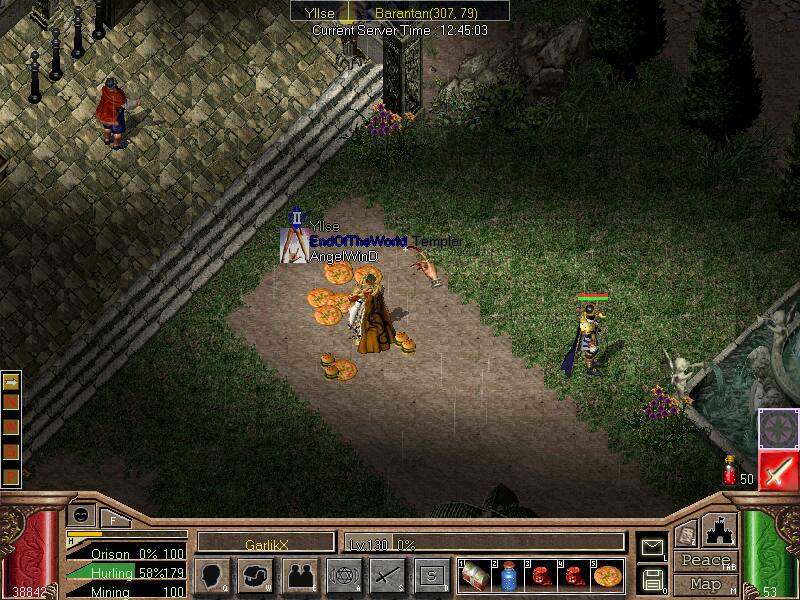800x600 pixels.
Task: Use the pizza item in slot 5
Action: [607, 575]
